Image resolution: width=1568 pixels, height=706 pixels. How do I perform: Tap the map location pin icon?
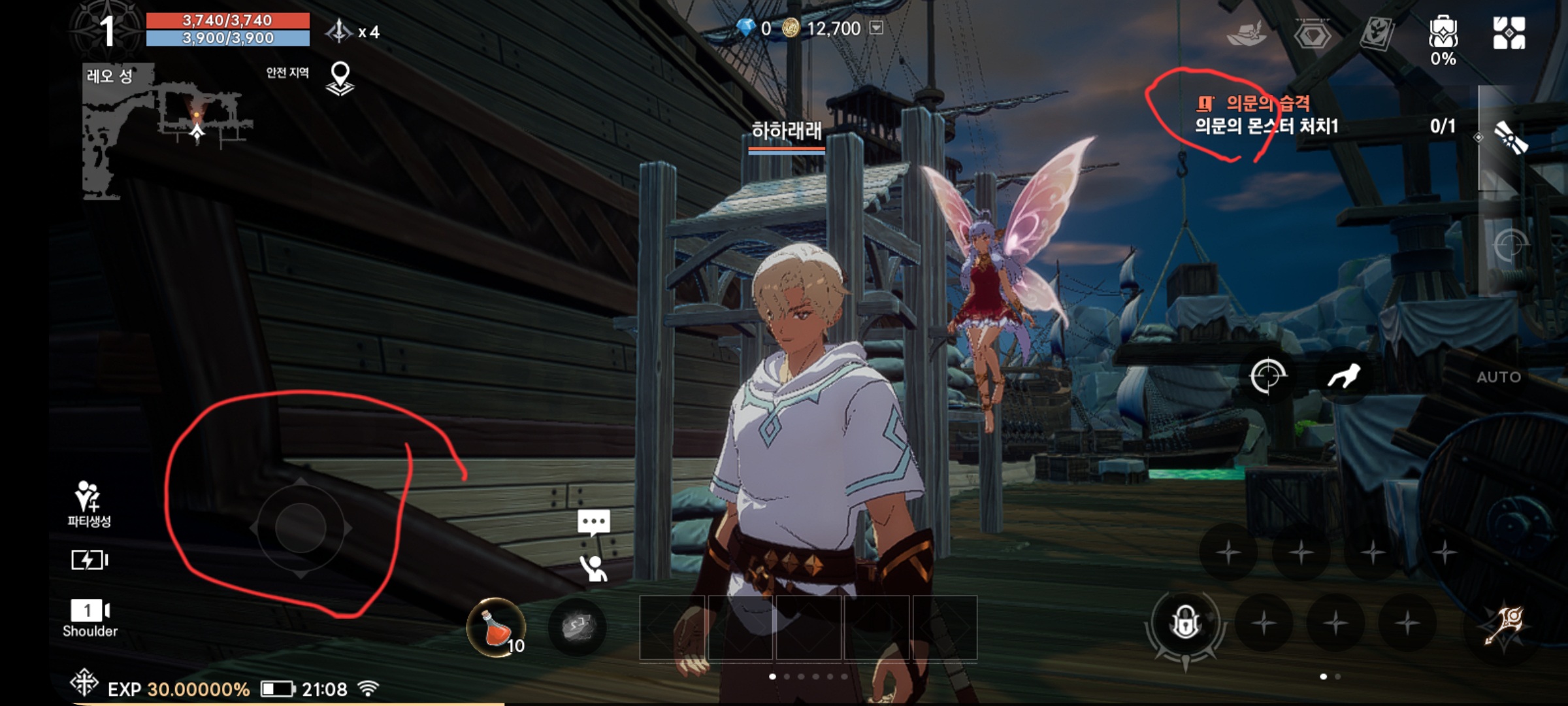click(340, 78)
